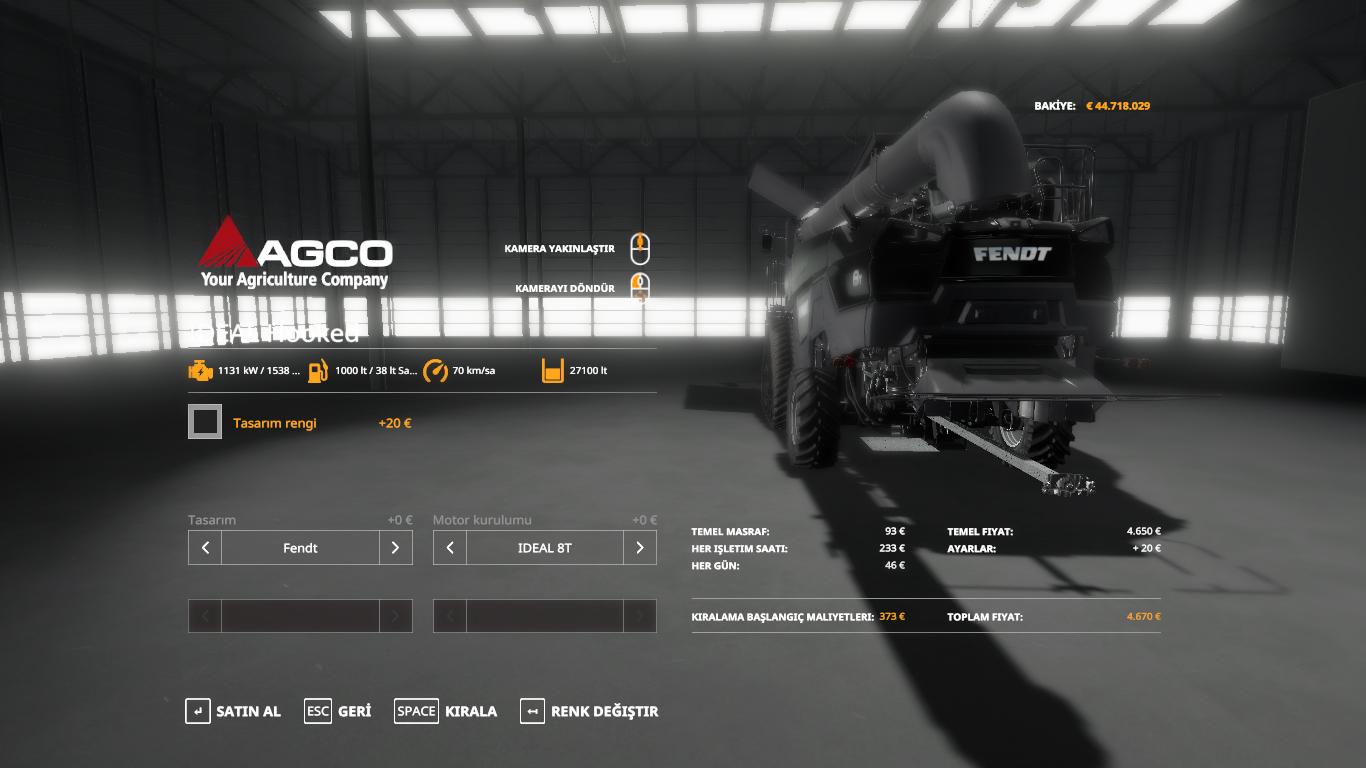Go back with the GERİ button
The height and width of the screenshot is (768, 1366).
pos(338,711)
